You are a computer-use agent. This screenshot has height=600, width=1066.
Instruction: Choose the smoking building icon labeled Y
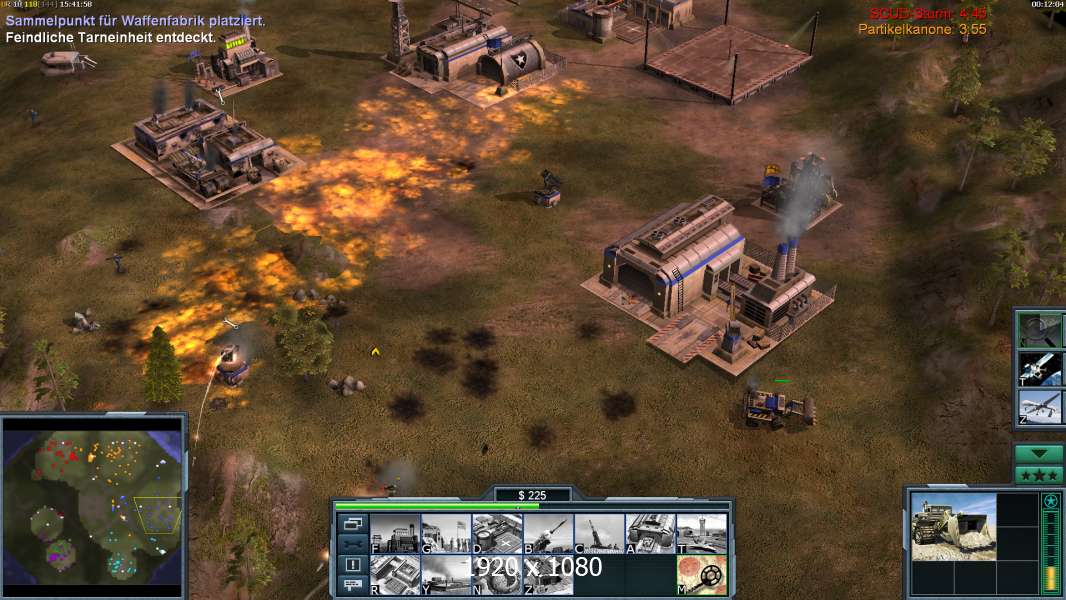tap(446, 574)
